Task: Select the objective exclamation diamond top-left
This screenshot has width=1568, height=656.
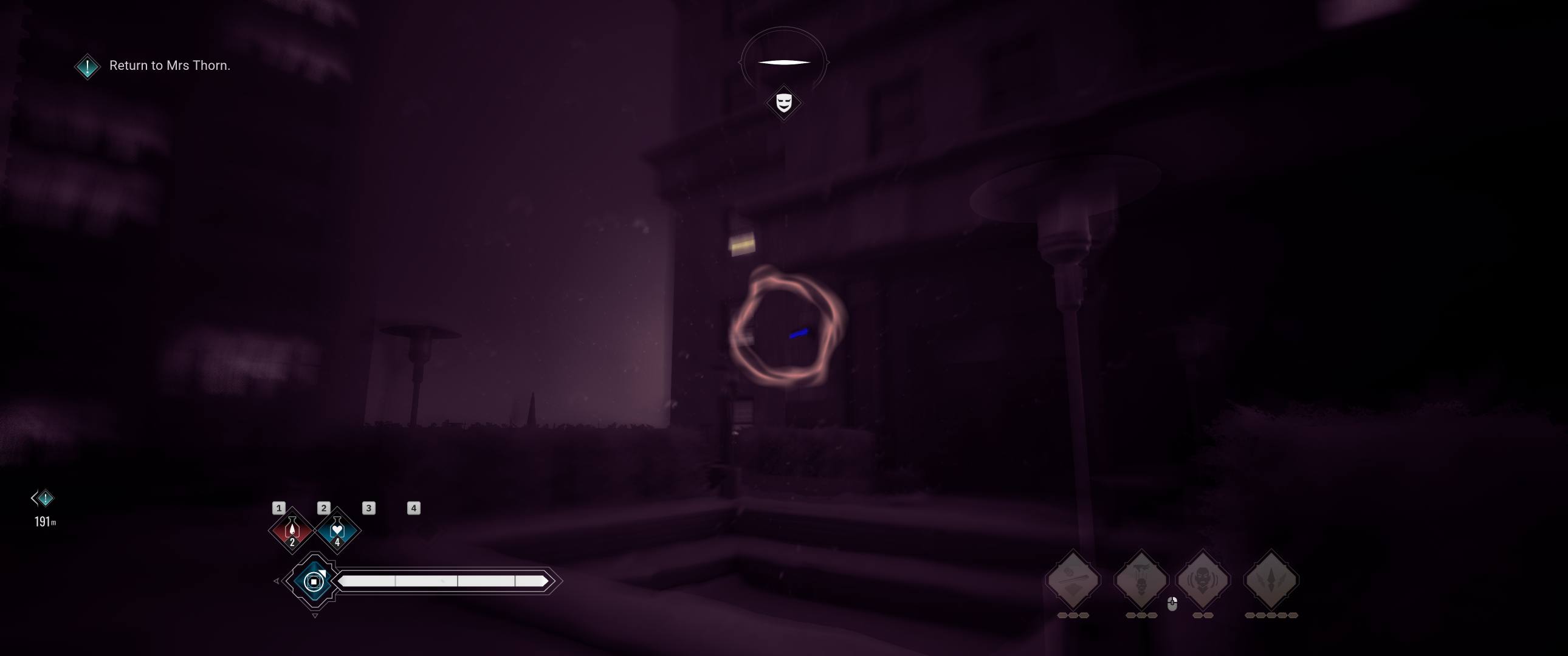Action: click(87, 67)
